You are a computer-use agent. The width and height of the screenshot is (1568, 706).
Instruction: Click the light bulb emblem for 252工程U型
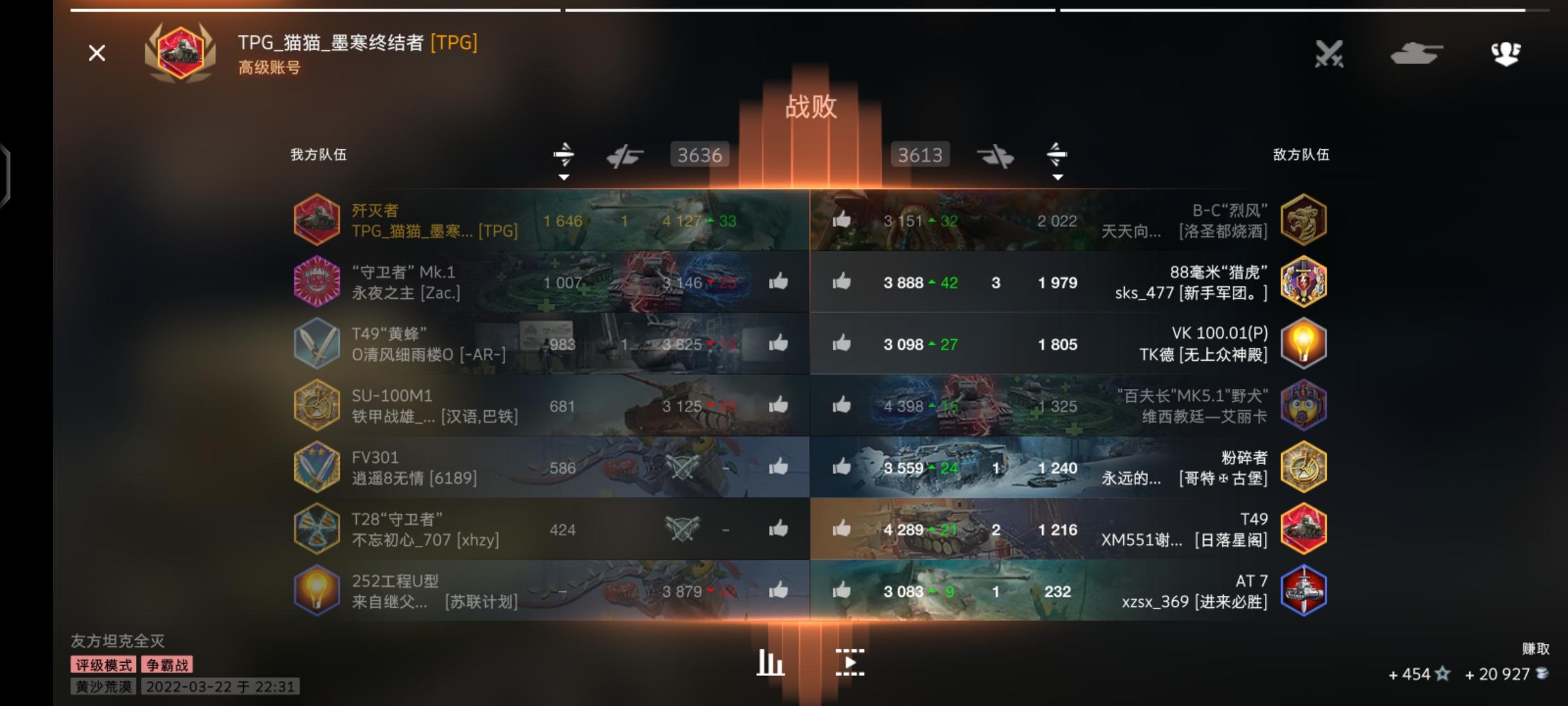317,592
